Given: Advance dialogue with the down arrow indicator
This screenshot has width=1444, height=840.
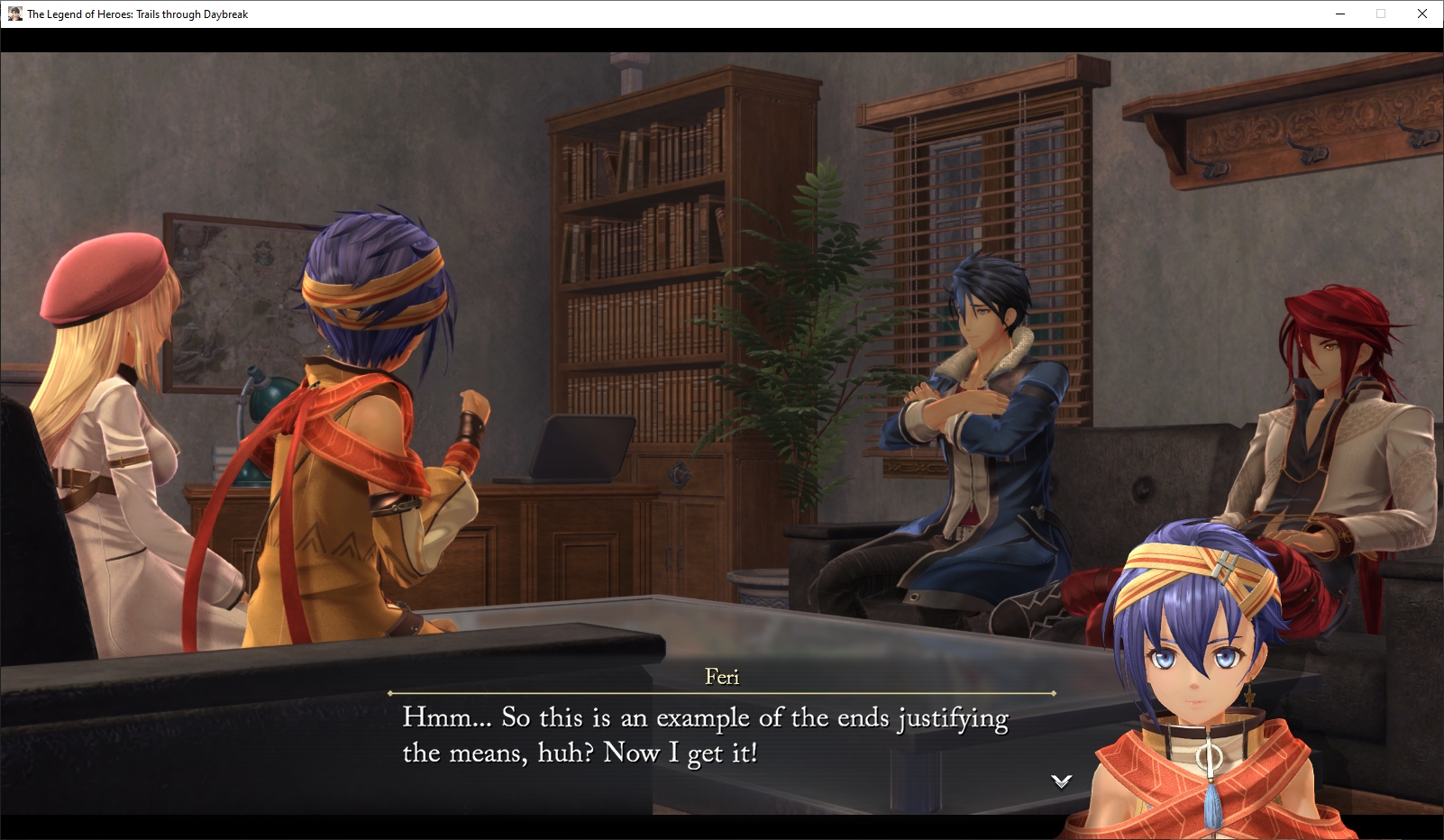Looking at the screenshot, I should (1061, 781).
